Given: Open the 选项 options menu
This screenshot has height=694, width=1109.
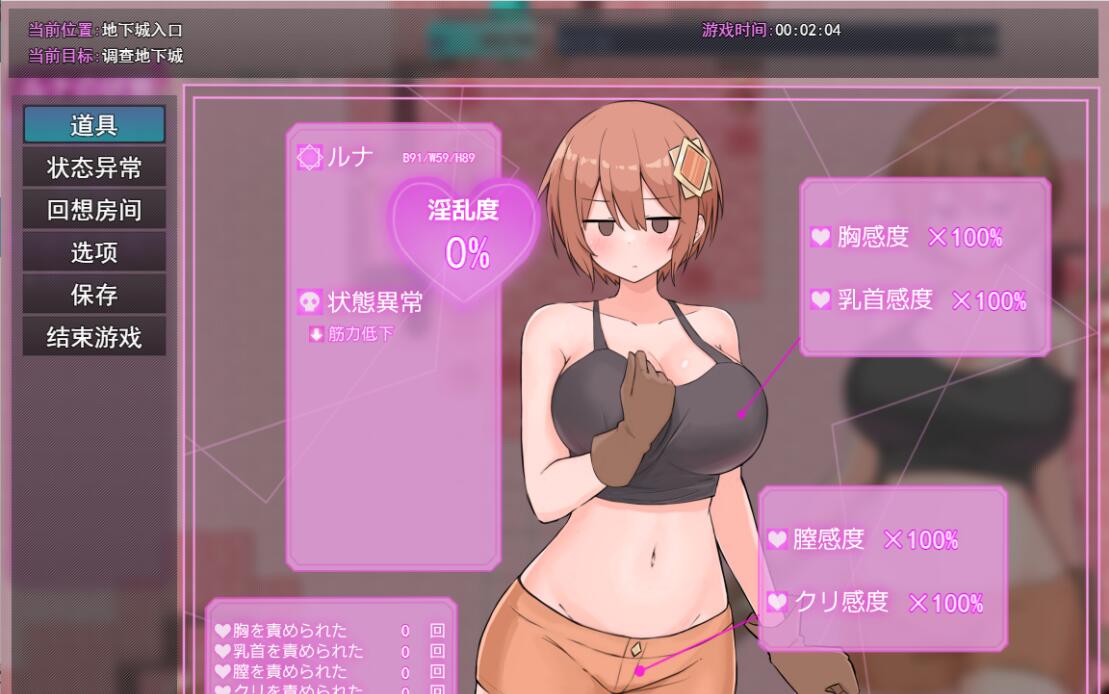Looking at the screenshot, I should tap(94, 252).
